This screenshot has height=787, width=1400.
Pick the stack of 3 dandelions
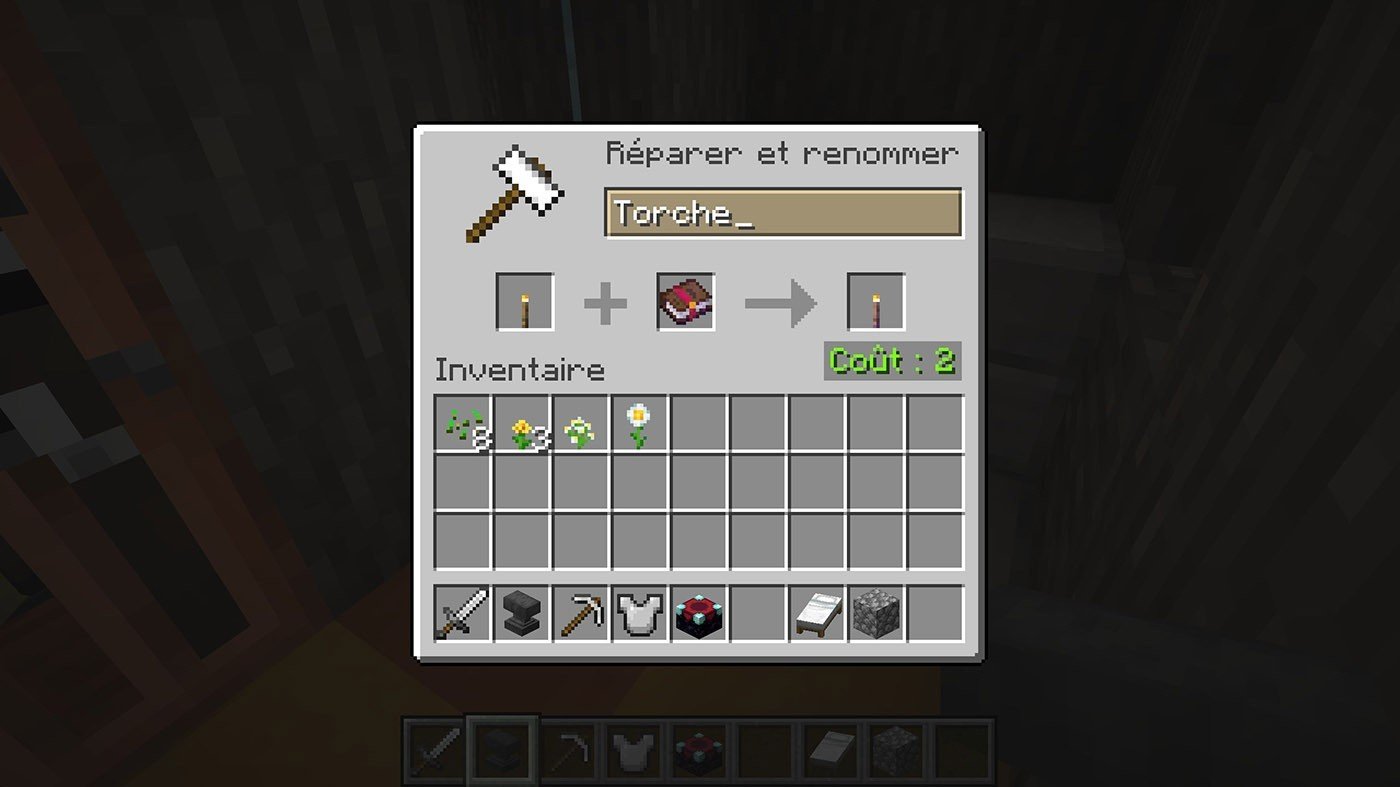522,424
